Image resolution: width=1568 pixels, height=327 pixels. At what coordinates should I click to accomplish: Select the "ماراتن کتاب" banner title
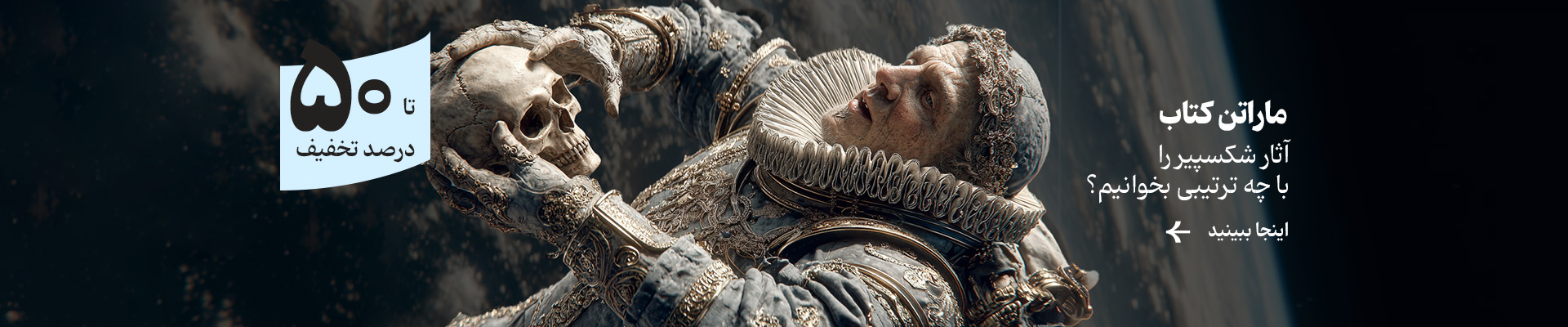[1223, 117]
